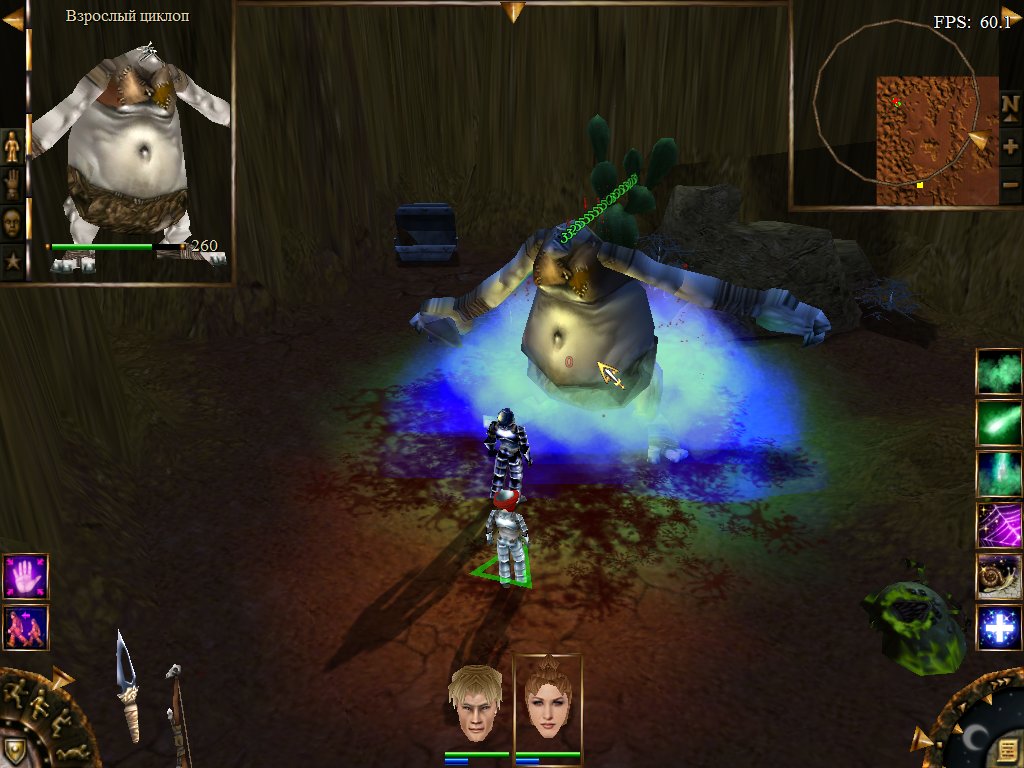1024x768 pixels.
Task: Click the minimap zoom-out minus button
Action: pyautogui.click(x=1010, y=184)
